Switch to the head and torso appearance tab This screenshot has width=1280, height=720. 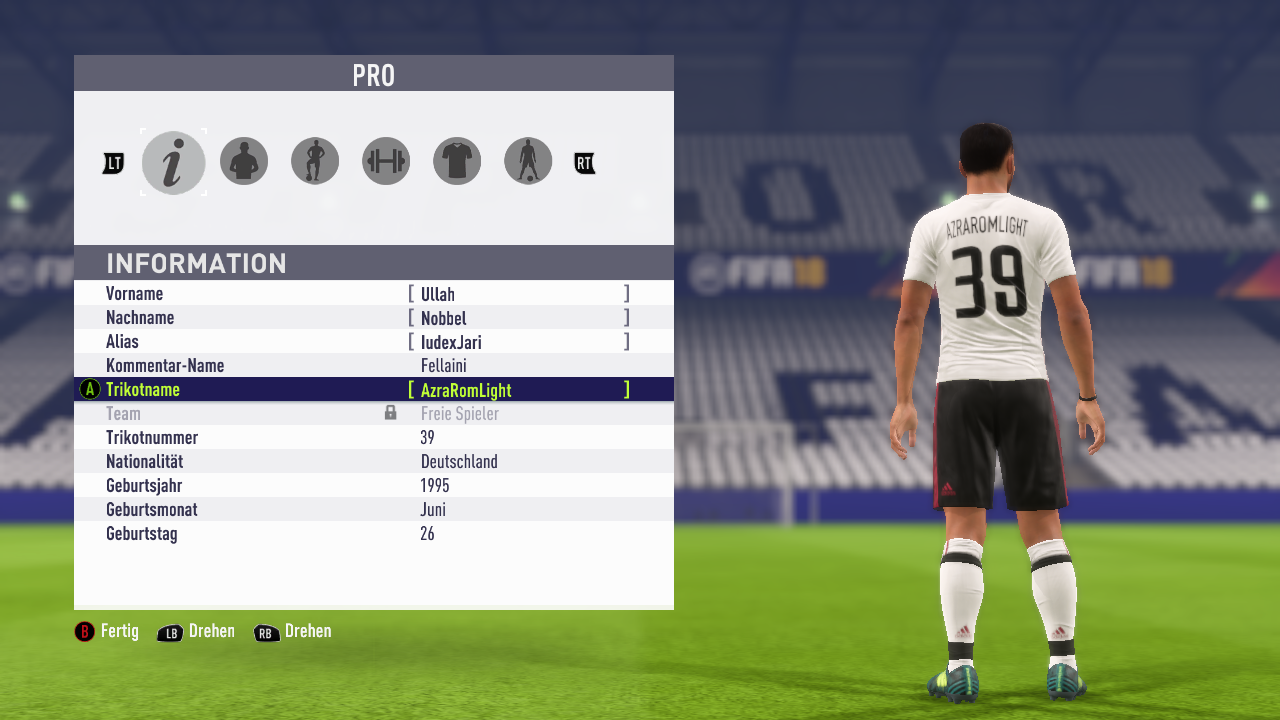click(244, 161)
